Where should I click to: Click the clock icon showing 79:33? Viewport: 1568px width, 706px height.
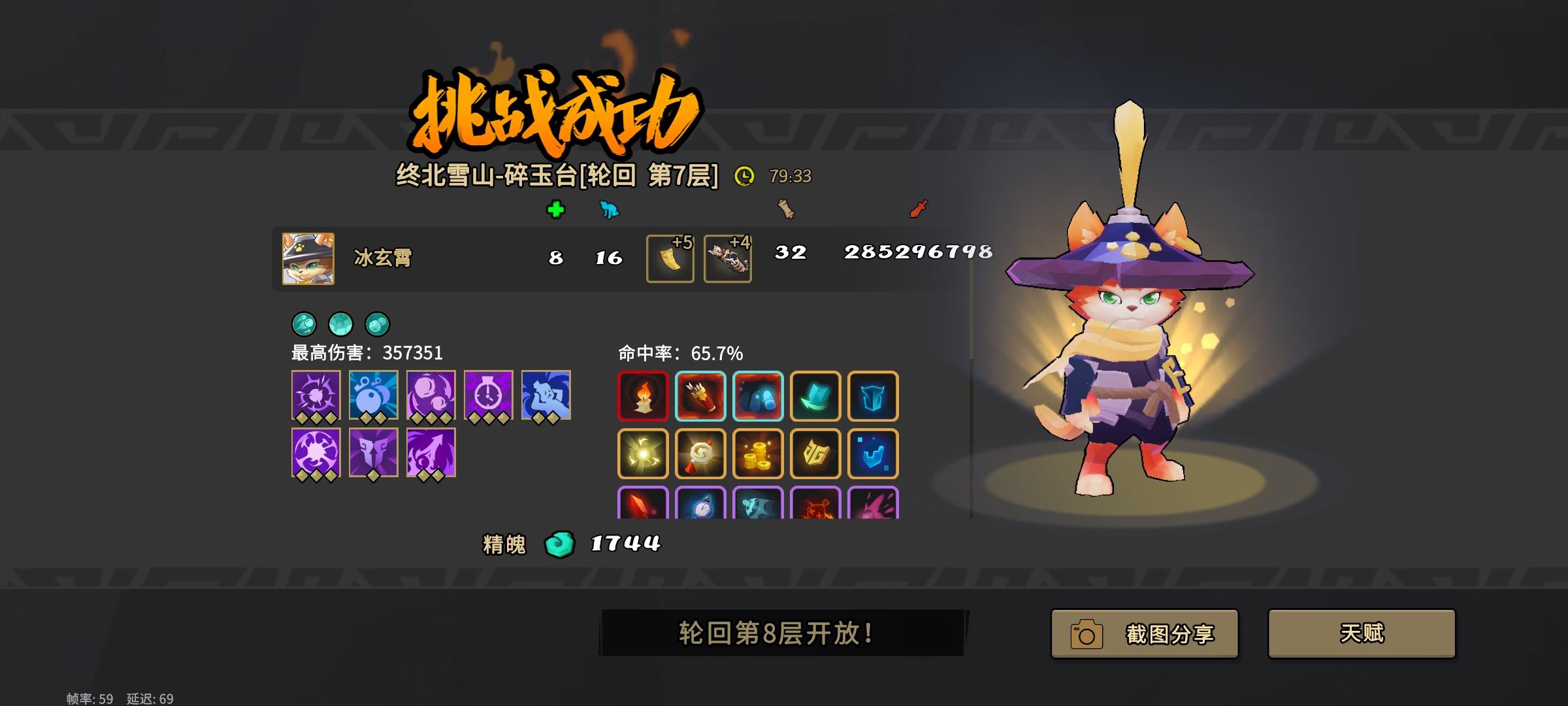(745, 175)
